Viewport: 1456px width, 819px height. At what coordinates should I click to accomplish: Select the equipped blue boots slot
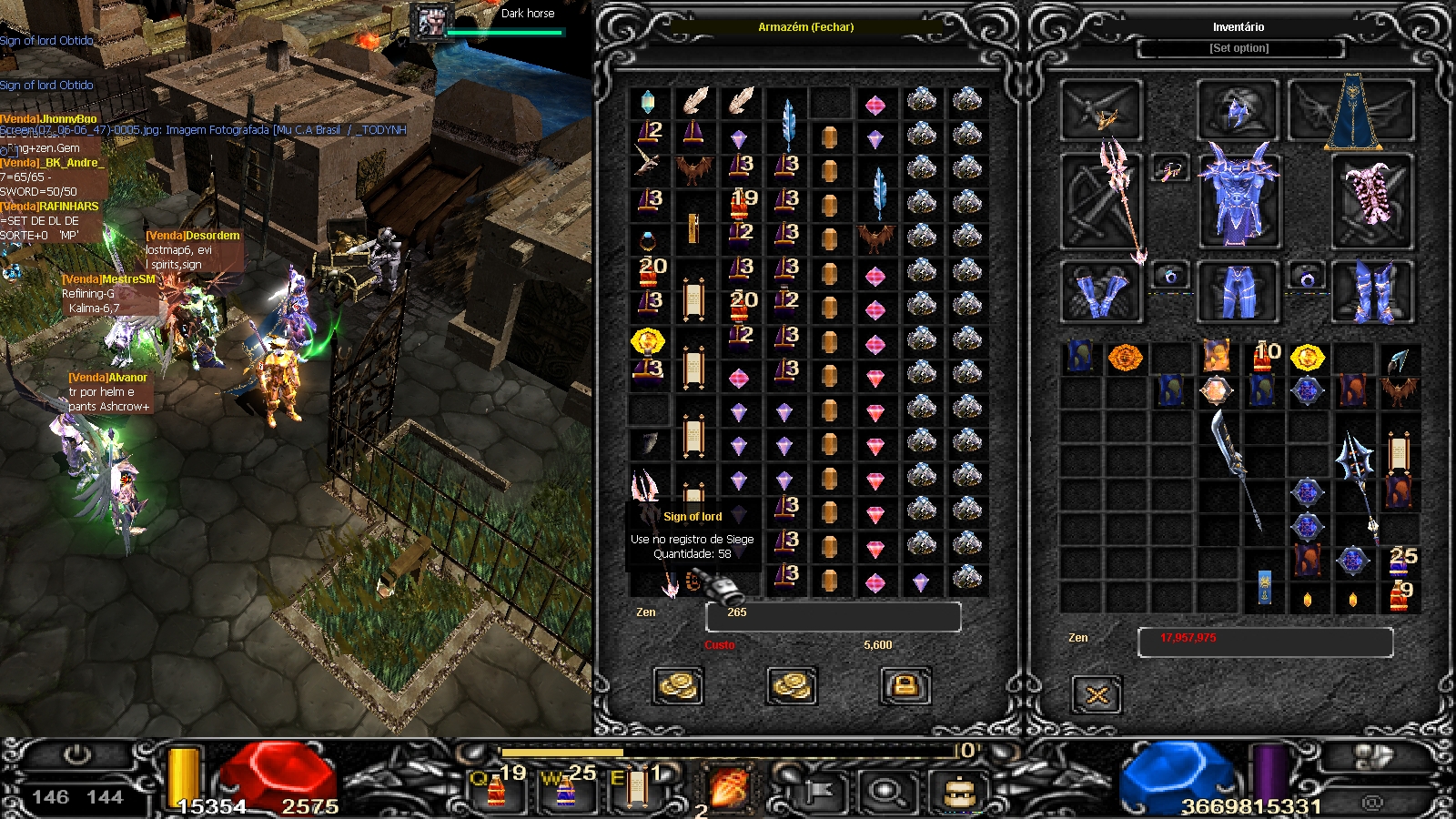(x=1372, y=291)
